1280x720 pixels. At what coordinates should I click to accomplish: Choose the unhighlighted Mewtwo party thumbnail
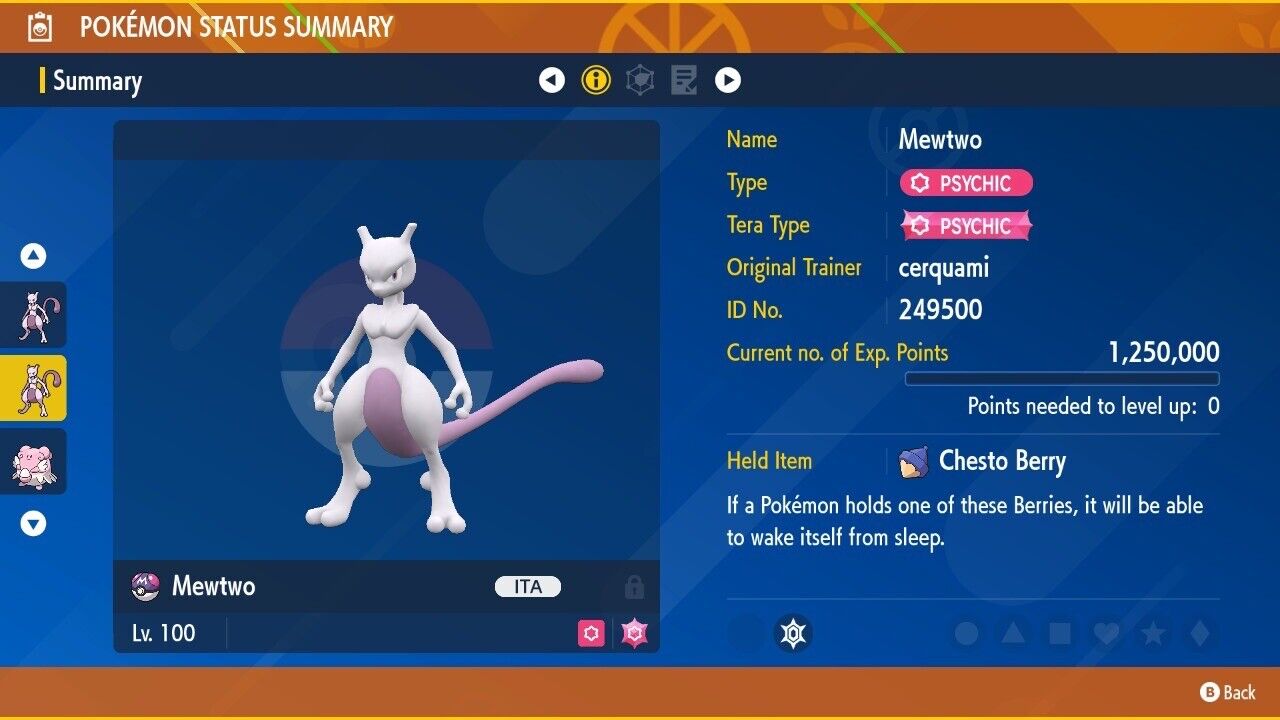[34, 314]
